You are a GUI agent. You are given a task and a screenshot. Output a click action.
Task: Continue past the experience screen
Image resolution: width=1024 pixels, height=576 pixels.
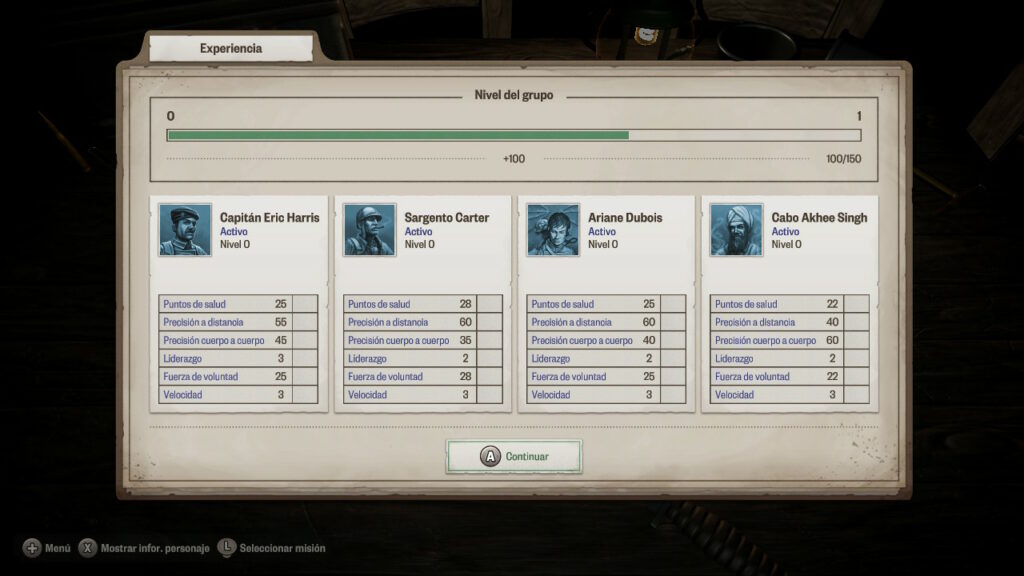pos(514,456)
